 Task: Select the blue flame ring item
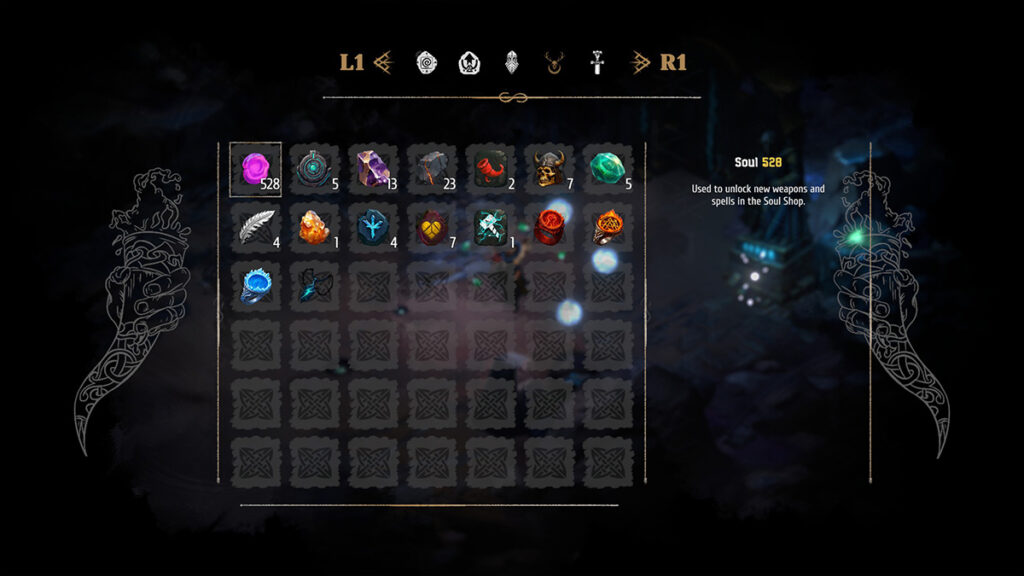click(256, 286)
